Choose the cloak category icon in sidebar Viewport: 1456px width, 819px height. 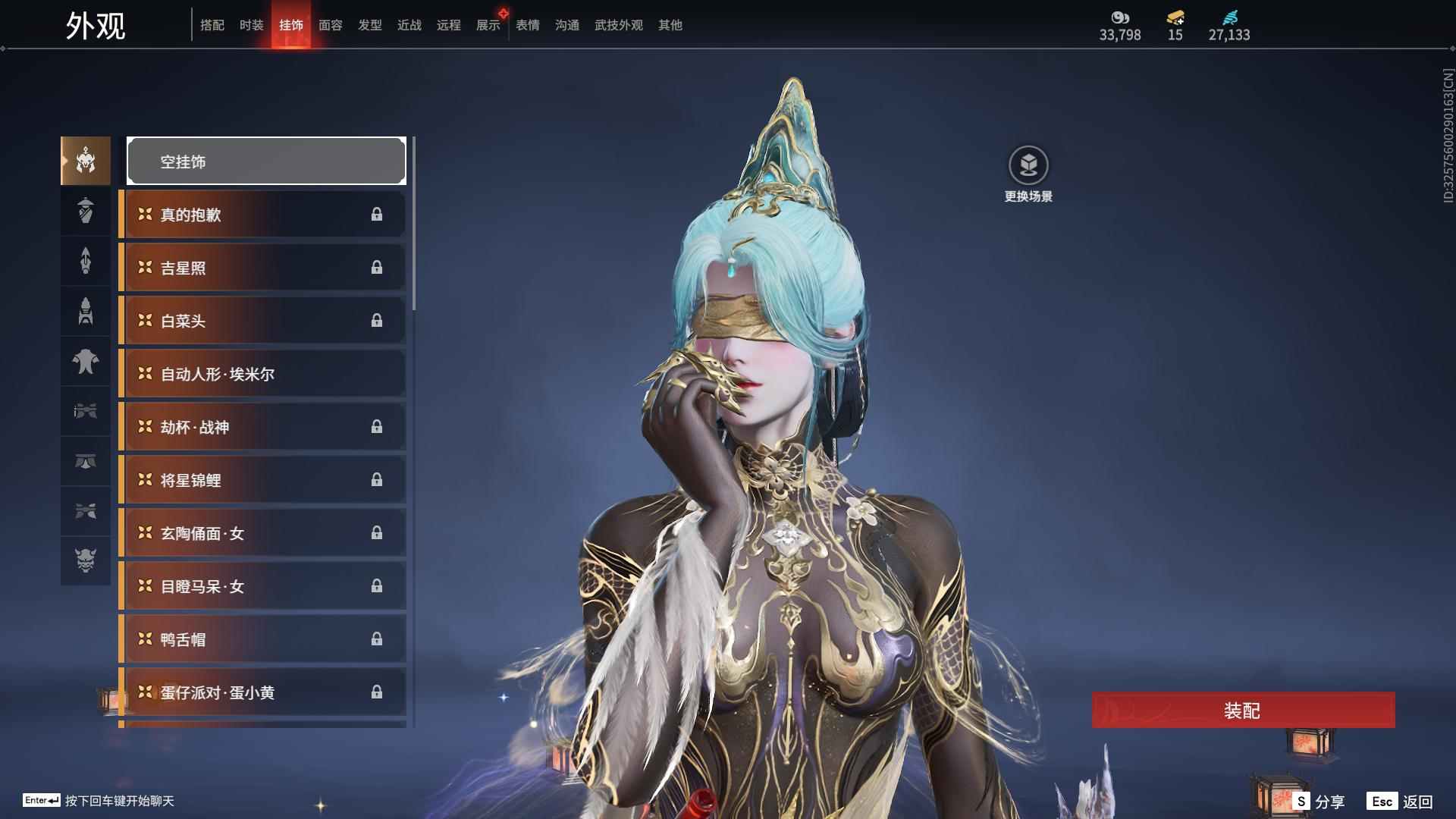coord(86,361)
